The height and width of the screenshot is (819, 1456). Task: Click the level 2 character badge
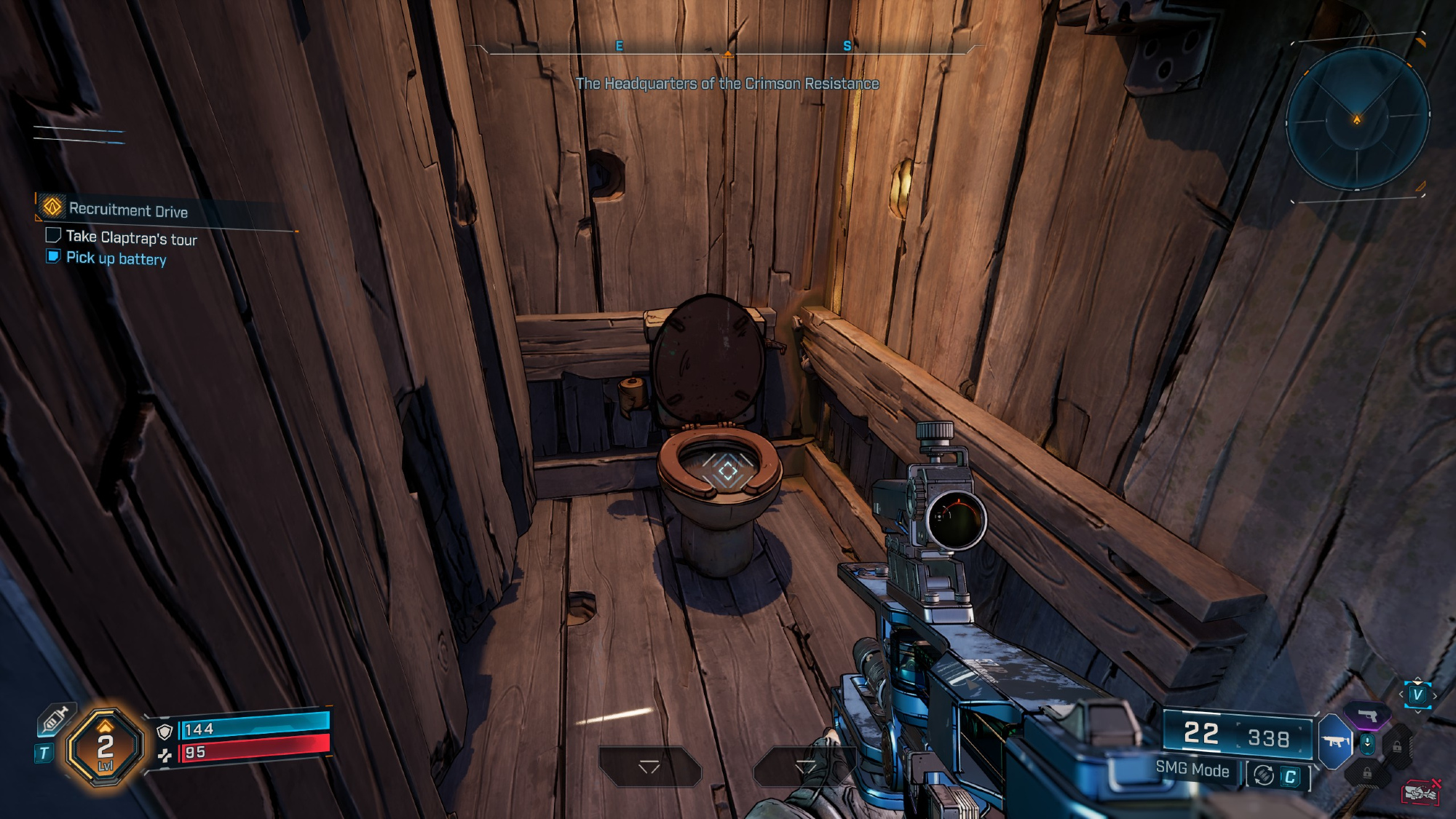[x=105, y=748]
